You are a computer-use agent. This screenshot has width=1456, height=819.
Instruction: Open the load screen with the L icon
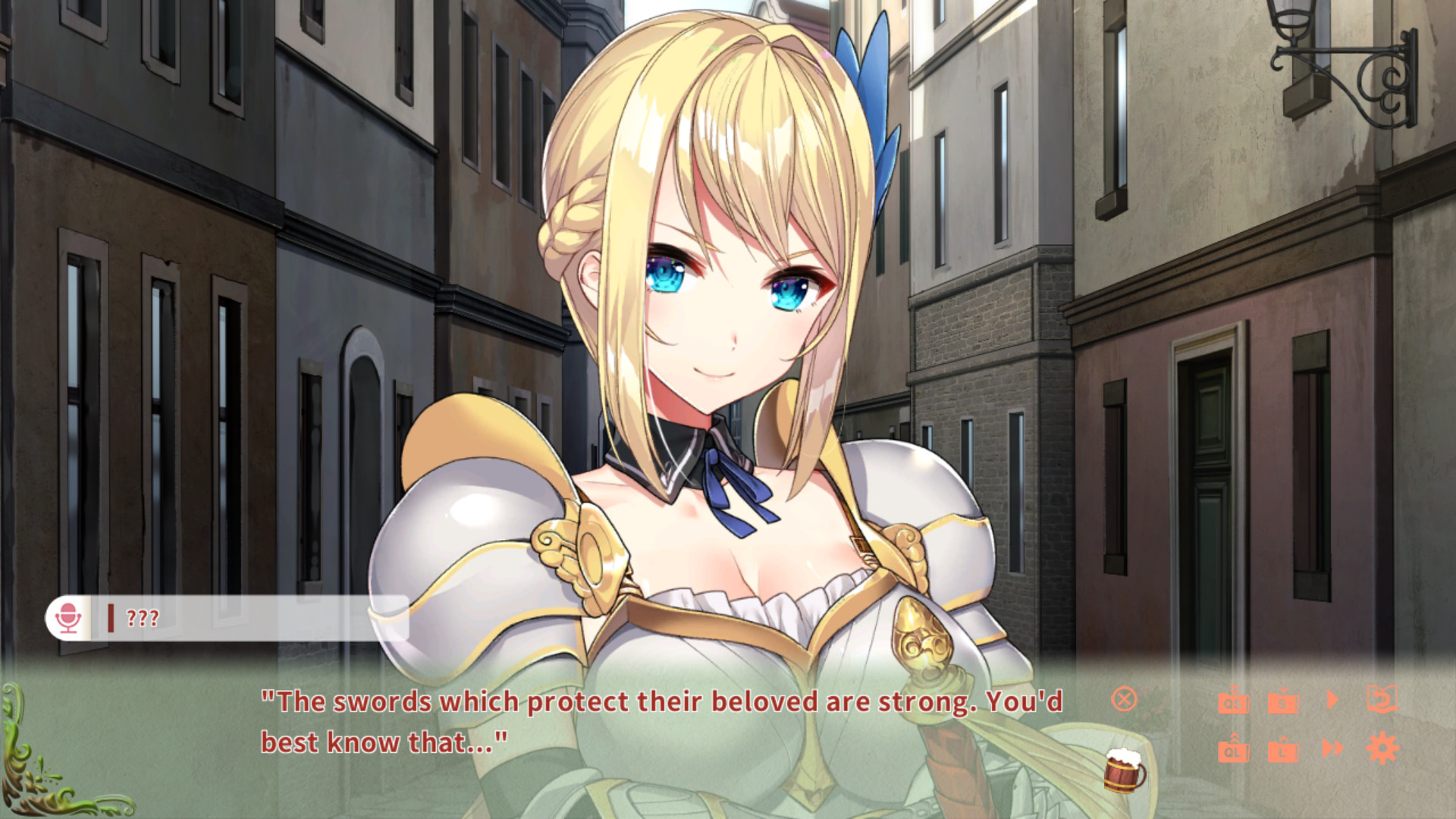(x=1284, y=751)
